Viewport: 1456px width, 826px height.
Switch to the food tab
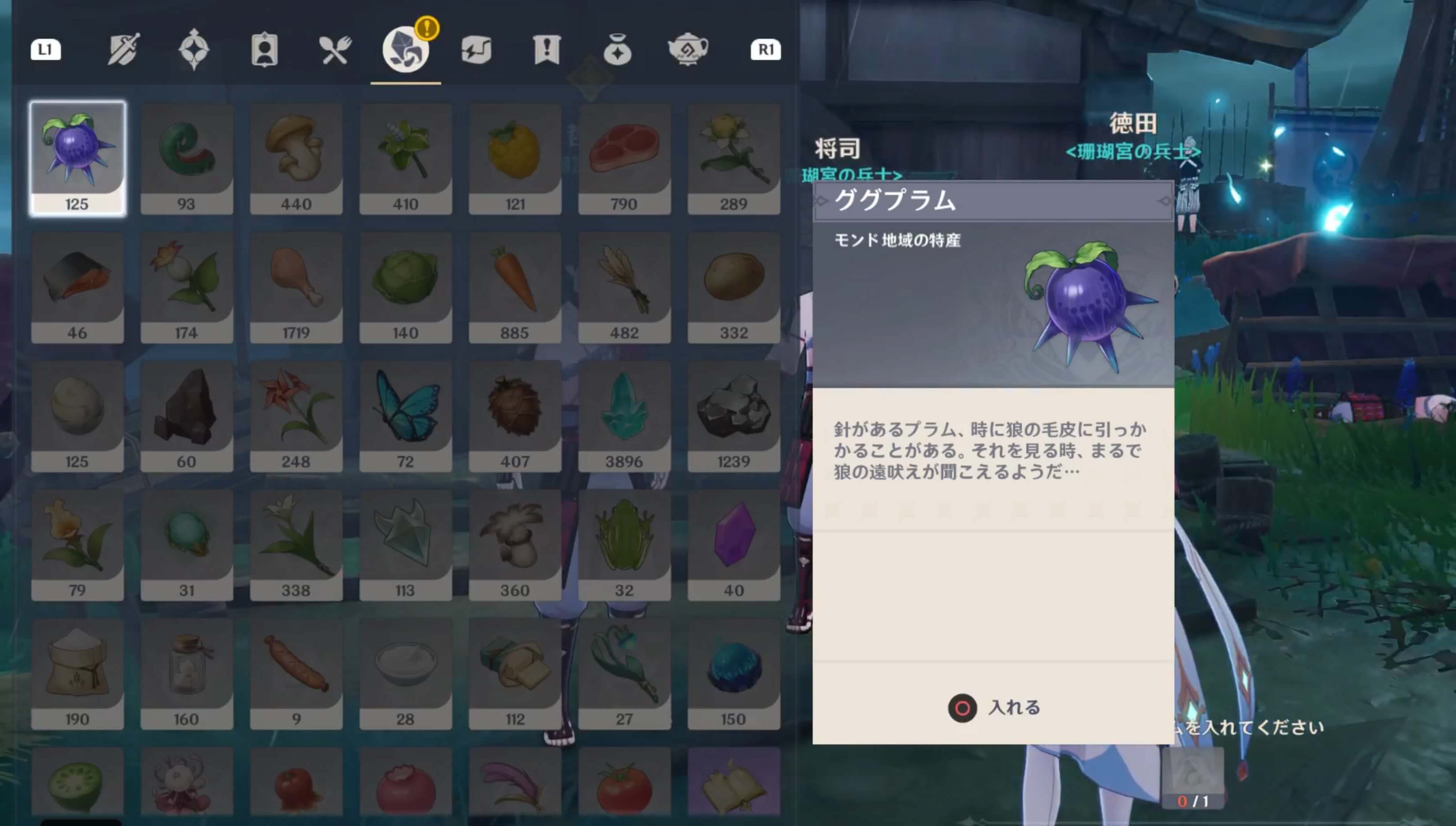(x=335, y=50)
